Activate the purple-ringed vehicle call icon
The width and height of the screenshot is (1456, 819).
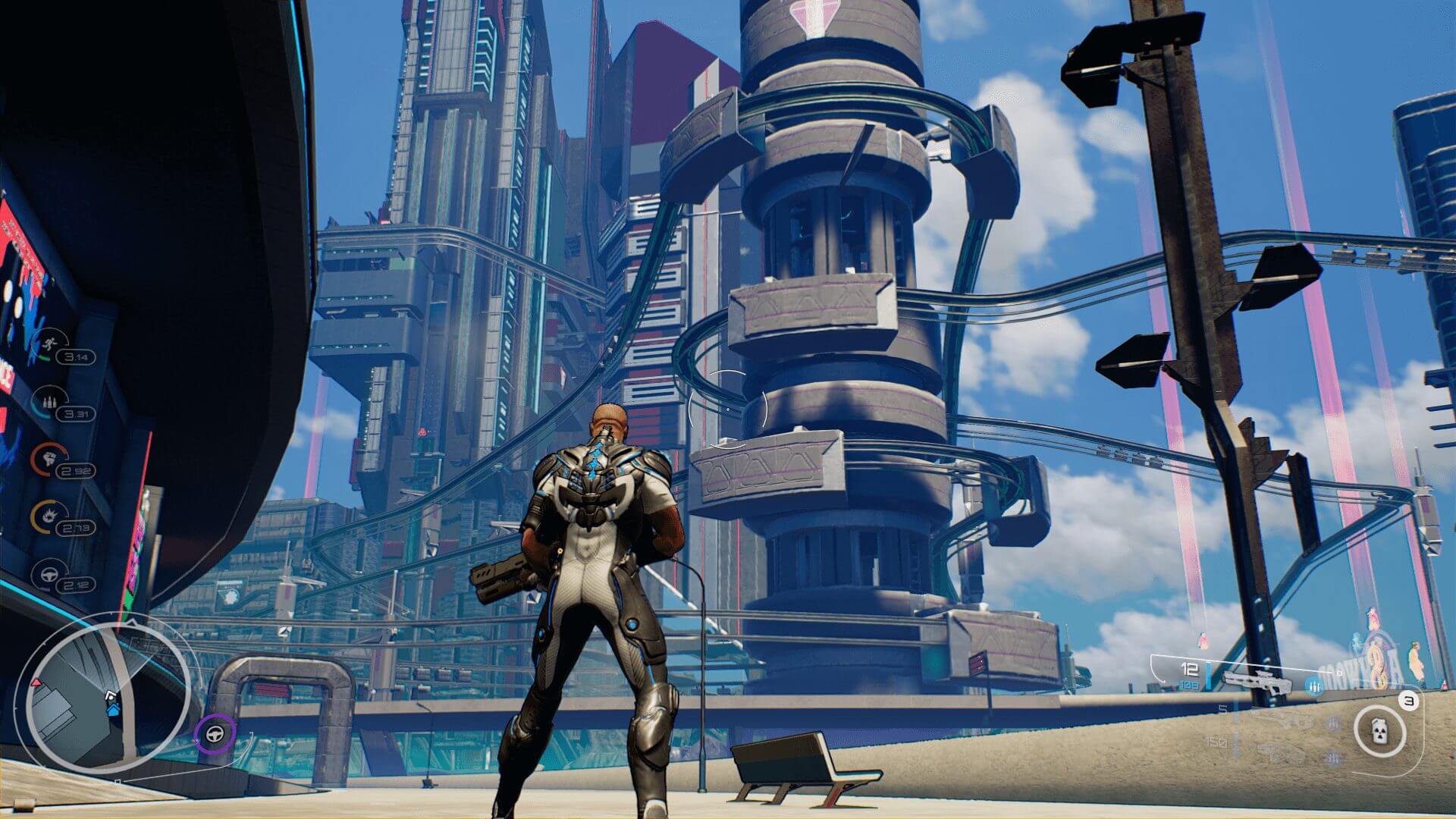point(215,734)
